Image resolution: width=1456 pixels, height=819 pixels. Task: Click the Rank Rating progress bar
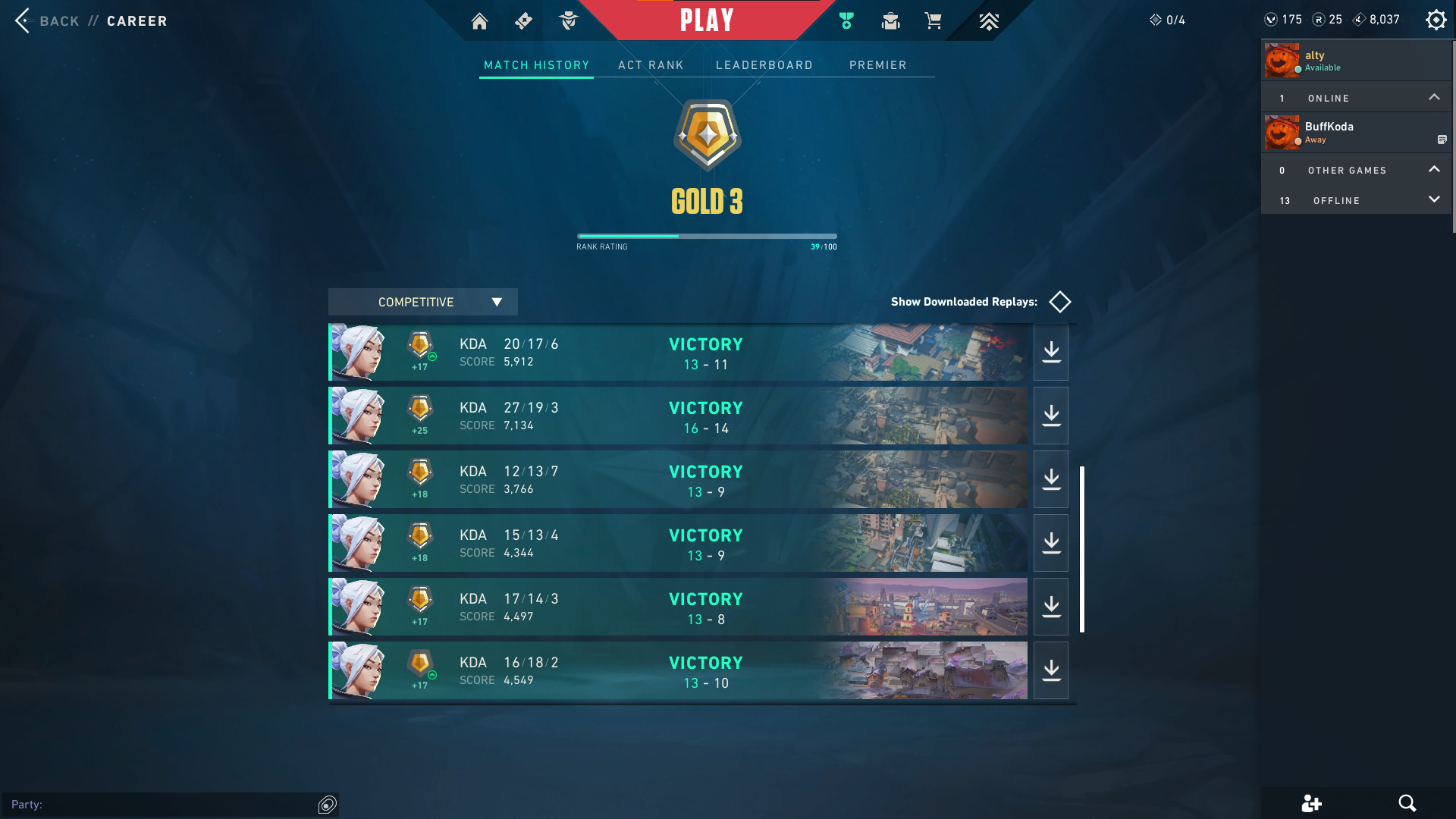[706, 236]
